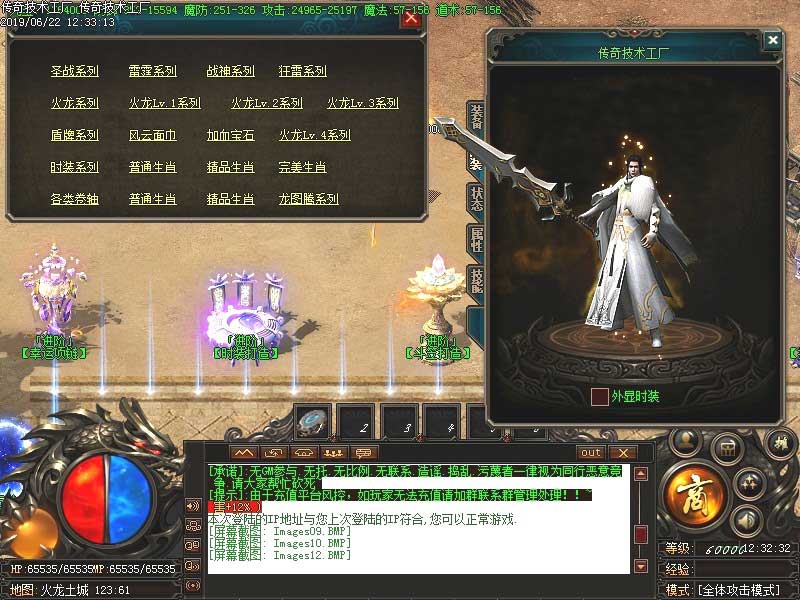Open the 狂雷系列 list

tap(302, 72)
